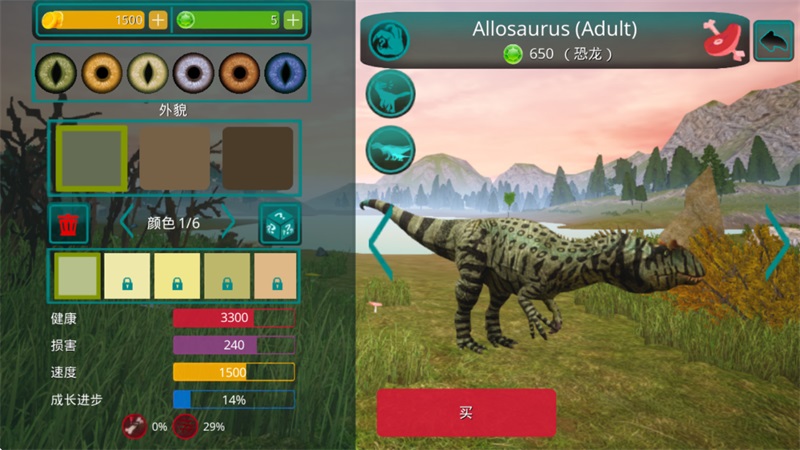Randomize appearance with the dice button
The height and width of the screenshot is (450, 800).
point(279,224)
